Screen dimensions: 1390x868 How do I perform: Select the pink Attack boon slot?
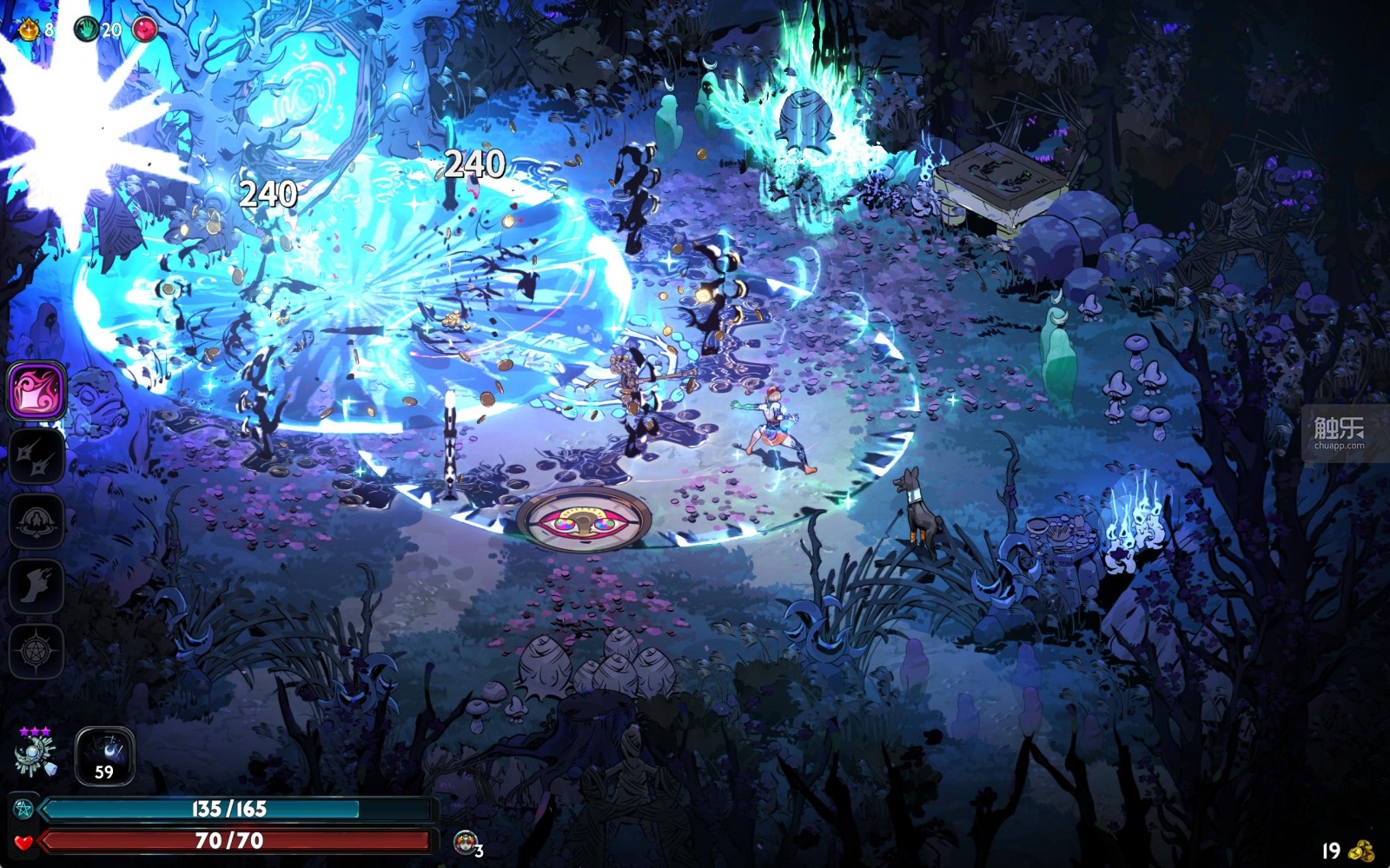(36, 390)
